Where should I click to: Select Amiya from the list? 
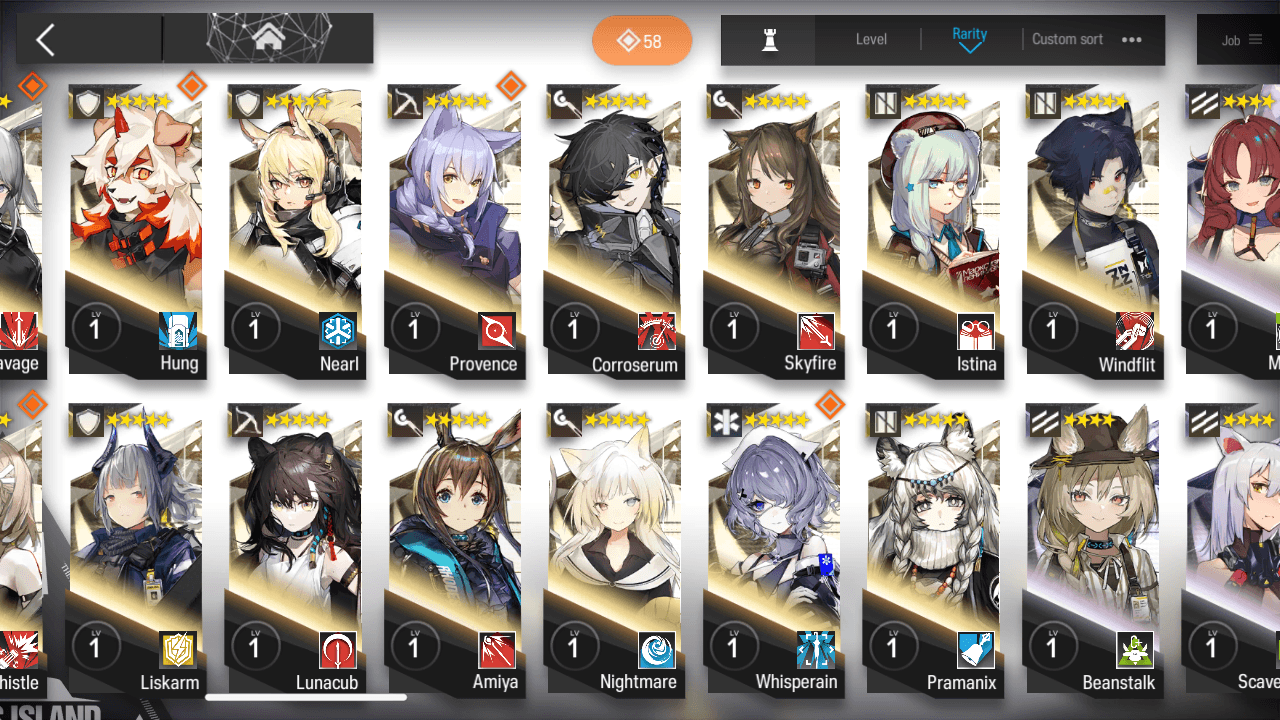[x=455, y=550]
